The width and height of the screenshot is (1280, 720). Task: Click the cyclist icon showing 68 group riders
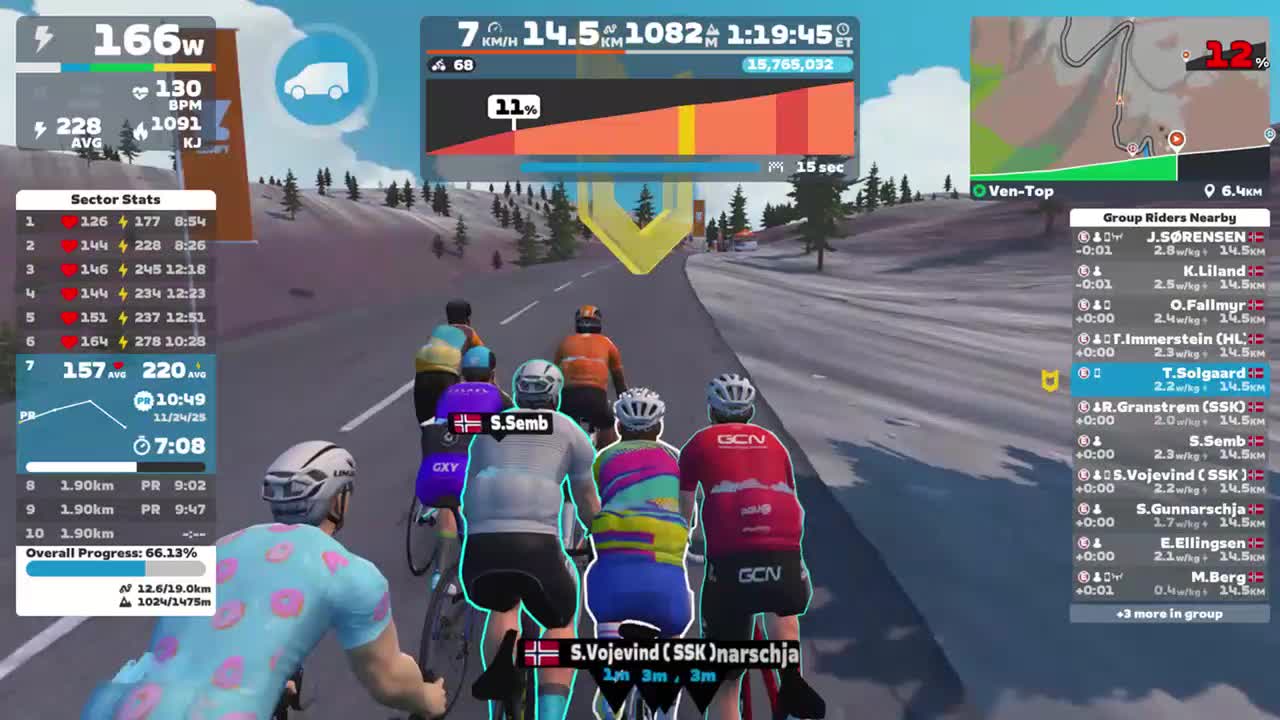(x=437, y=64)
